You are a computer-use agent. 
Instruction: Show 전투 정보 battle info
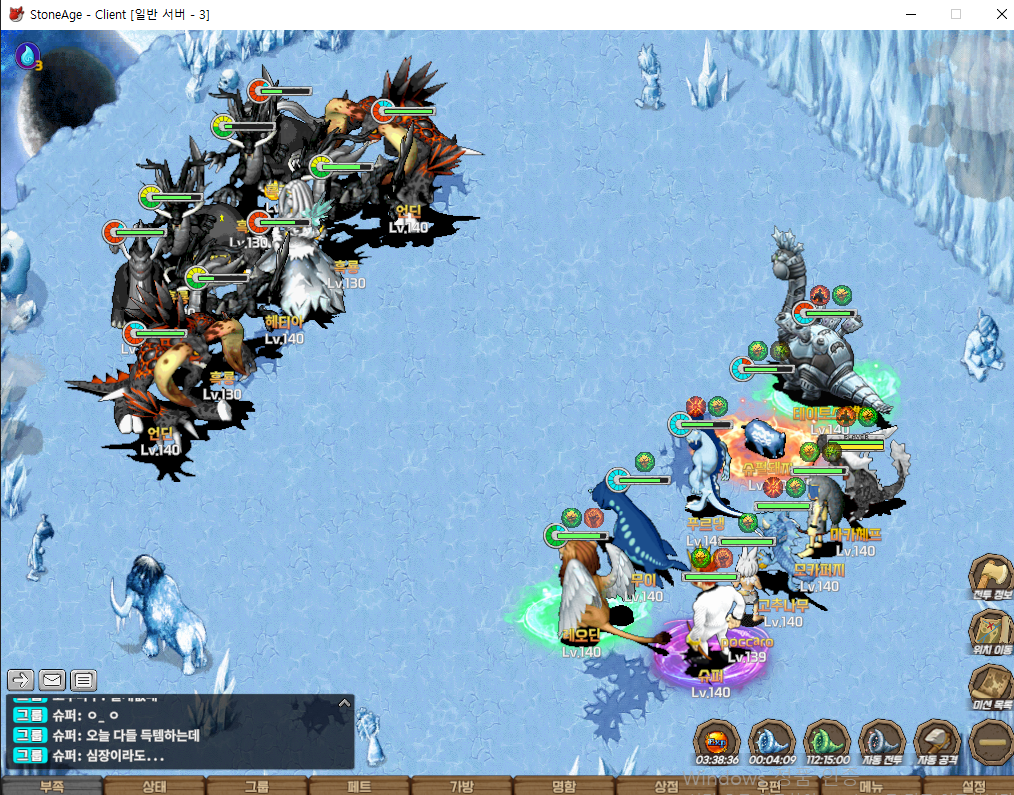[991, 578]
